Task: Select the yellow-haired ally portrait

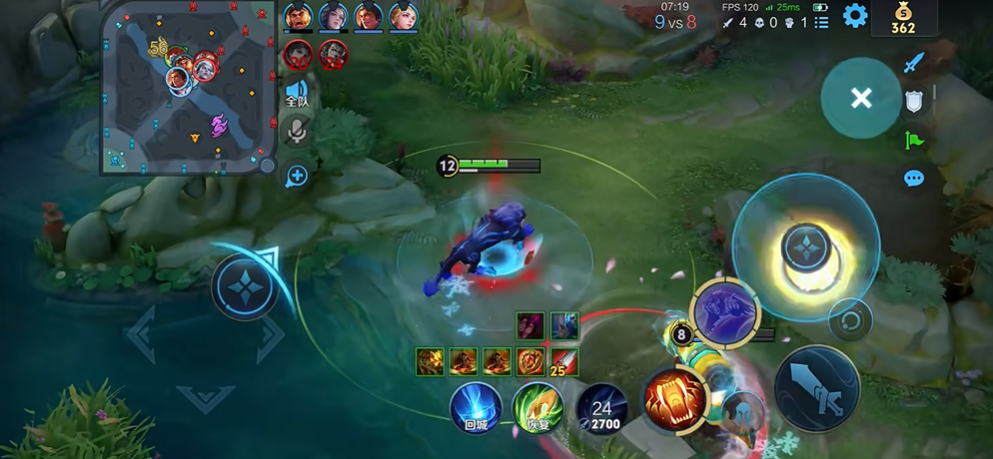Action: click(404, 16)
